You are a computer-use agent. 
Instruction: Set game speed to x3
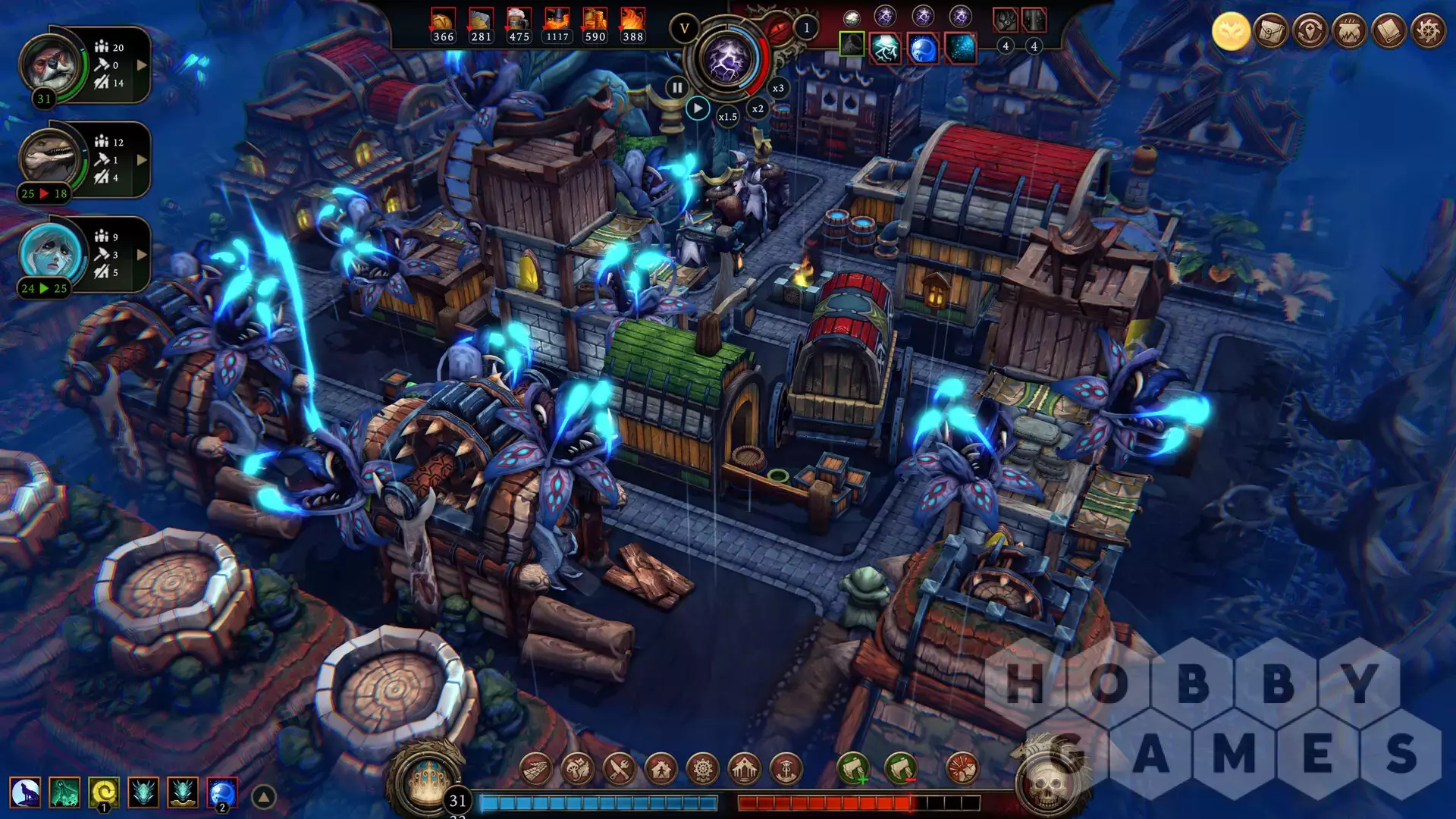pos(778,88)
